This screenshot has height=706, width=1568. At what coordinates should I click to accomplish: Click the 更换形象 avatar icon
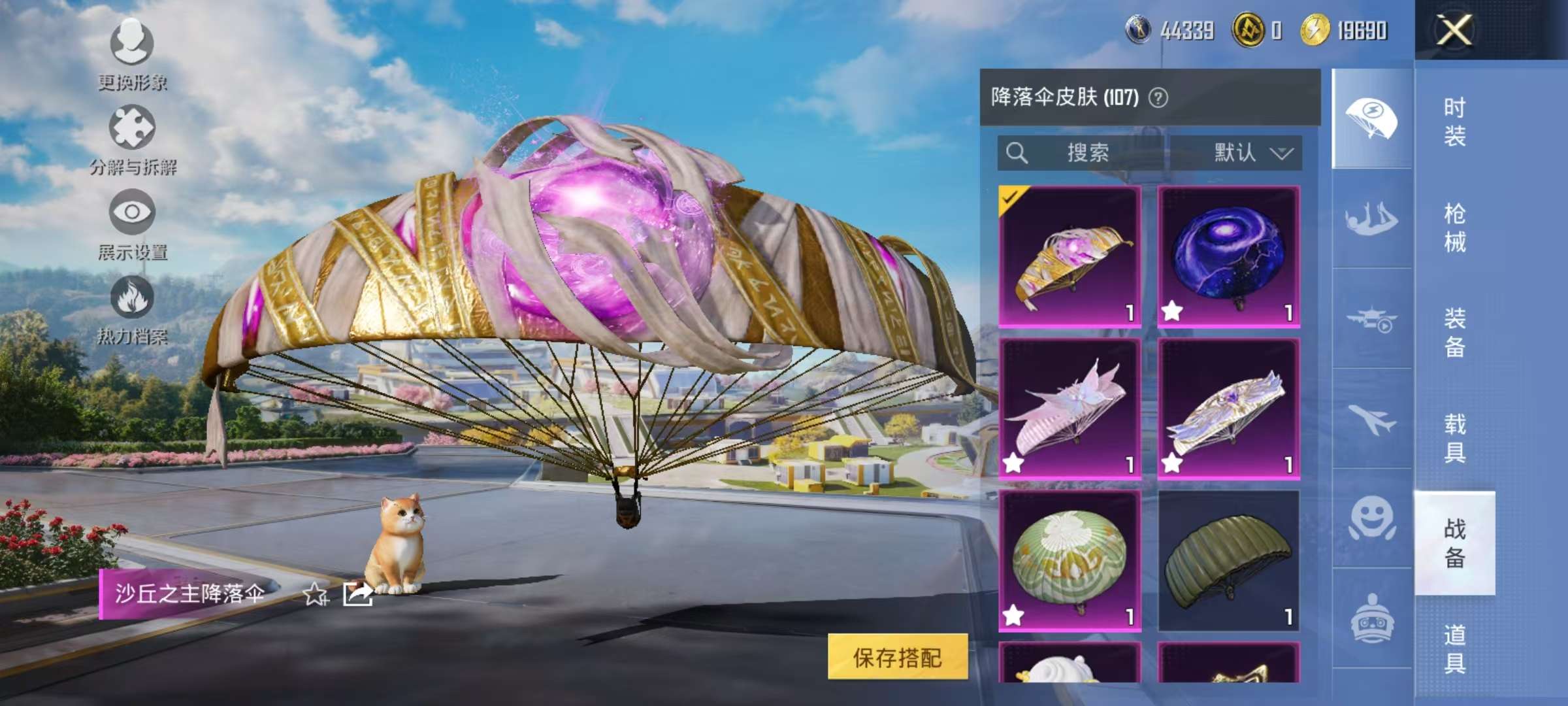click(x=133, y=41)
